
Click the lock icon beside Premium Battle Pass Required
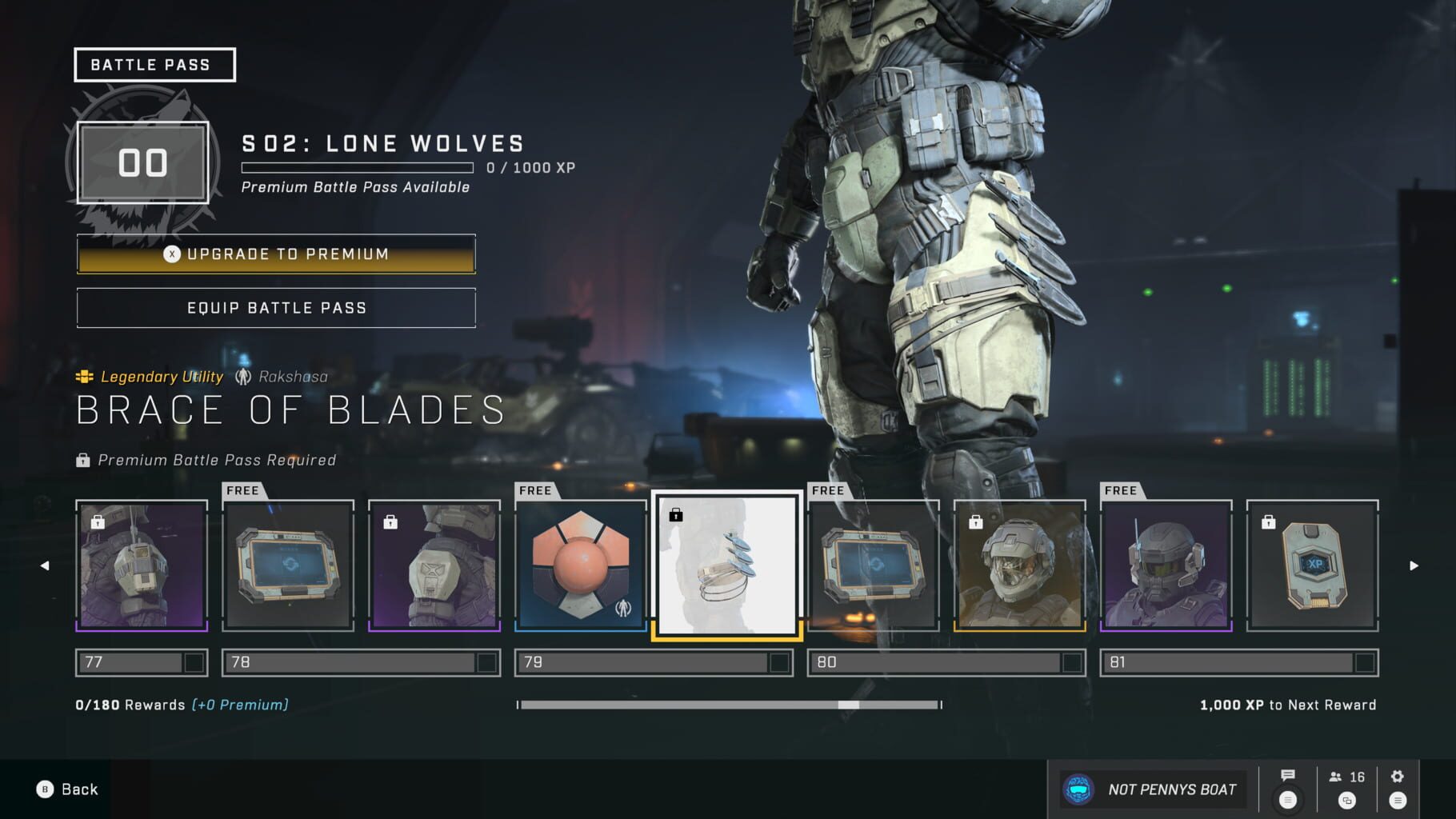[x=82, y=460]
